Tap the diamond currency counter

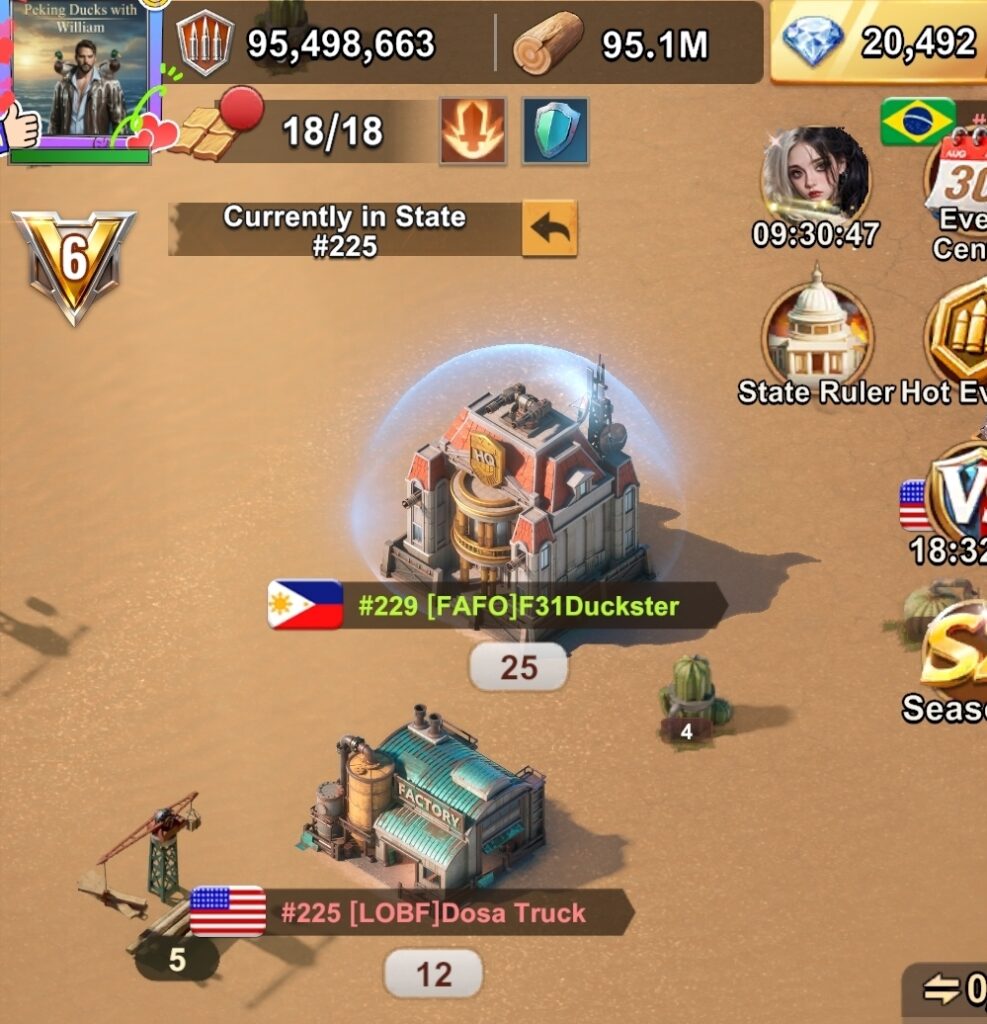click(878, 43)
